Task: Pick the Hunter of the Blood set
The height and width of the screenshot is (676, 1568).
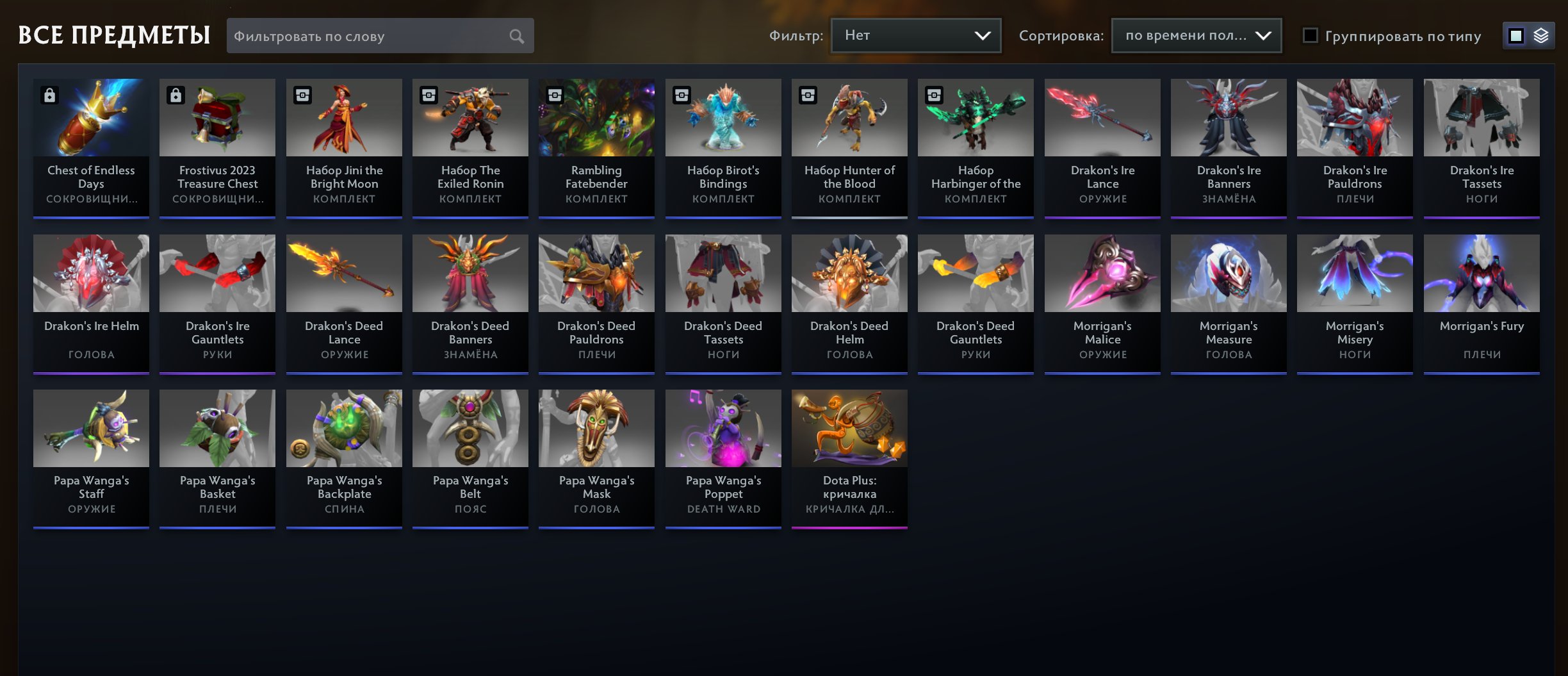Action: pos(849,147)
